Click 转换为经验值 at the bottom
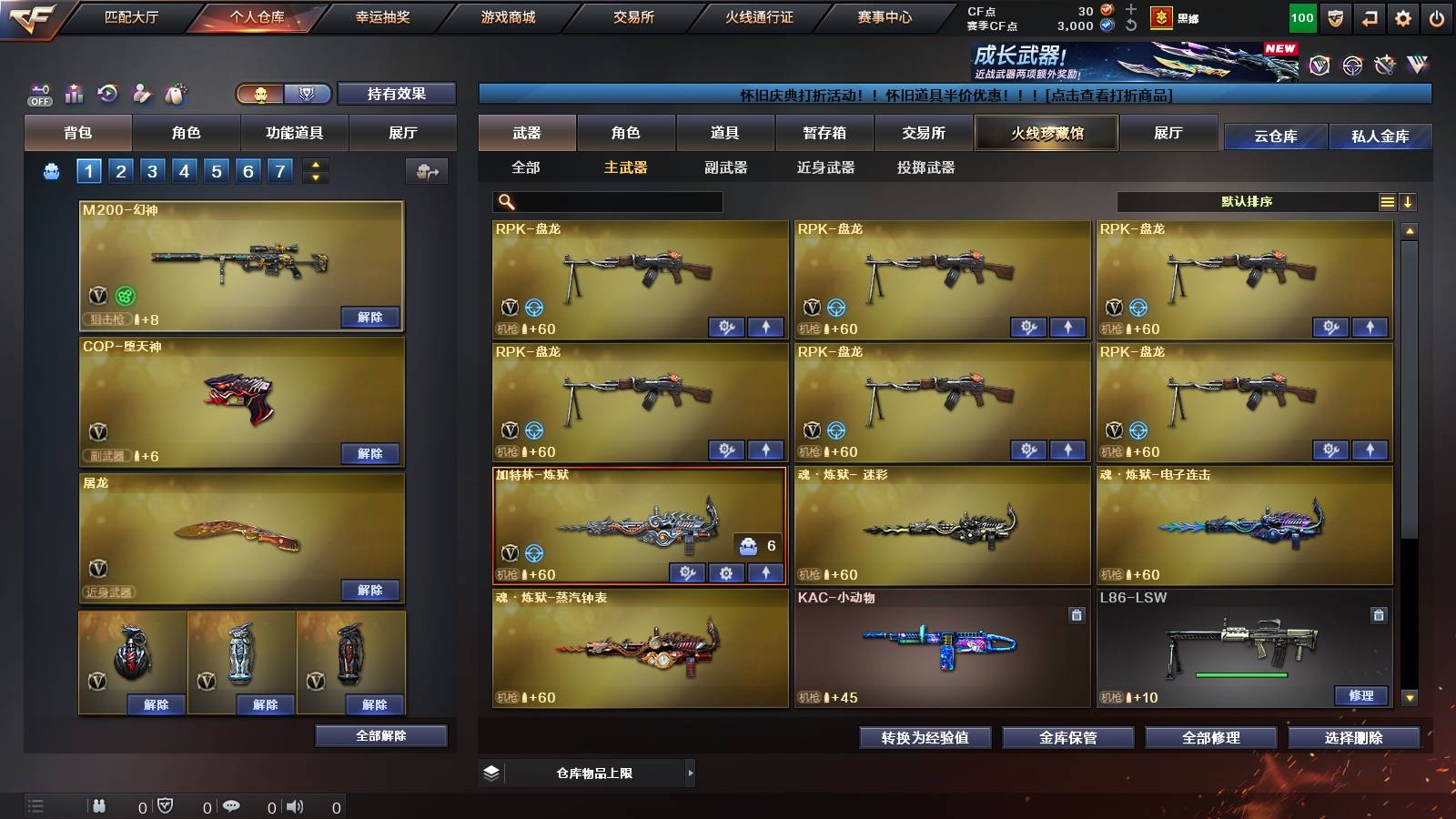 point(925,738)
